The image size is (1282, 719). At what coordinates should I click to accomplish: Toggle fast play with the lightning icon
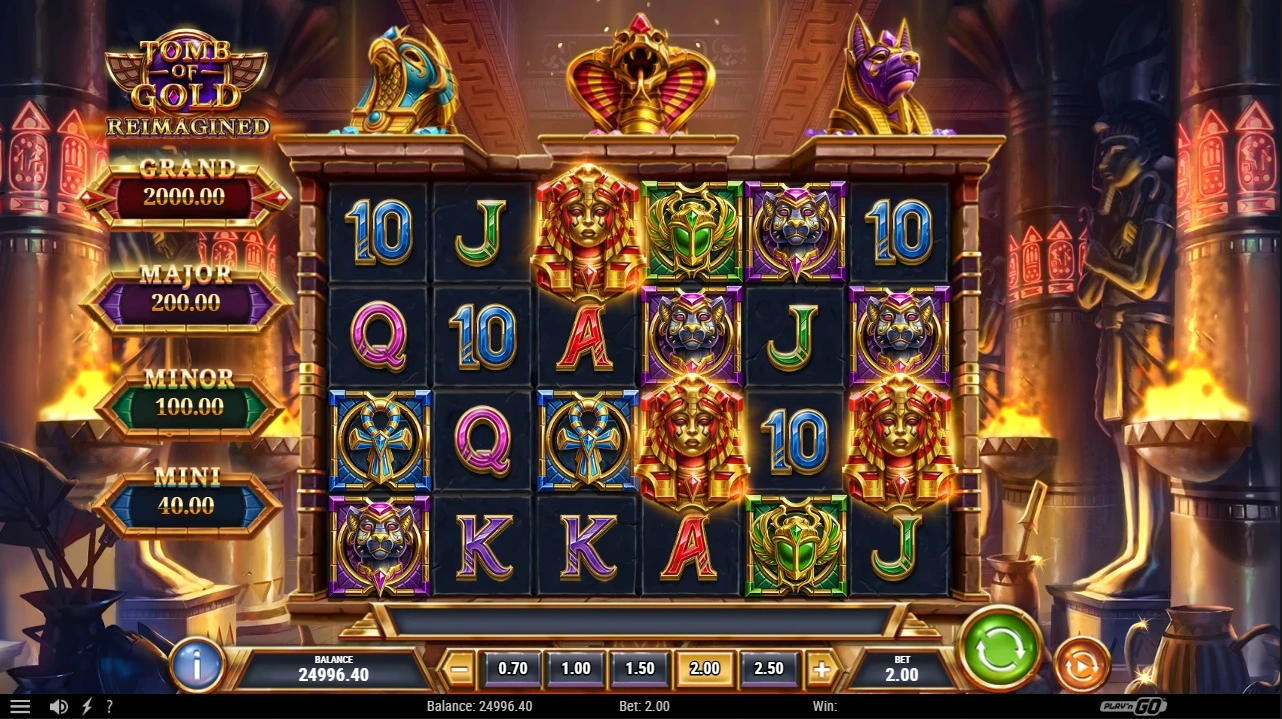coord(86,707)
